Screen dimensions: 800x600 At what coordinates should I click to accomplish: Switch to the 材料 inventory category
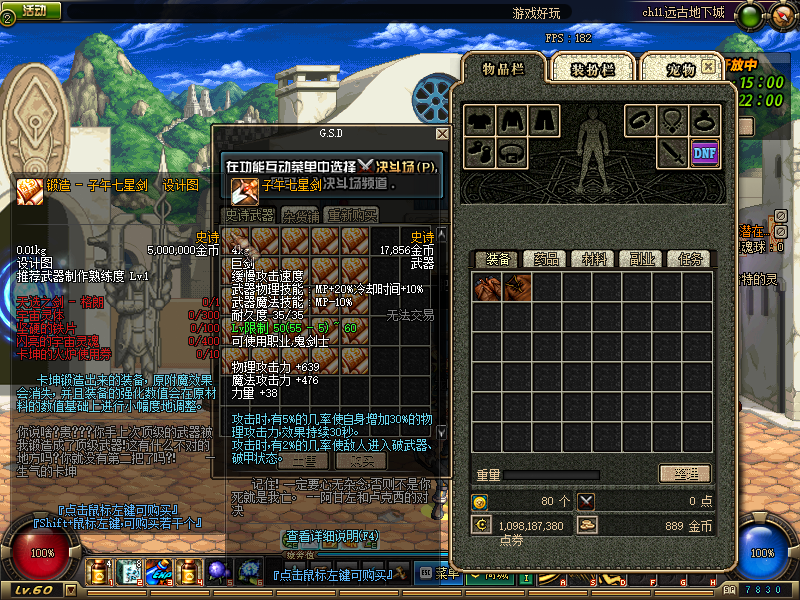[594, 259]
